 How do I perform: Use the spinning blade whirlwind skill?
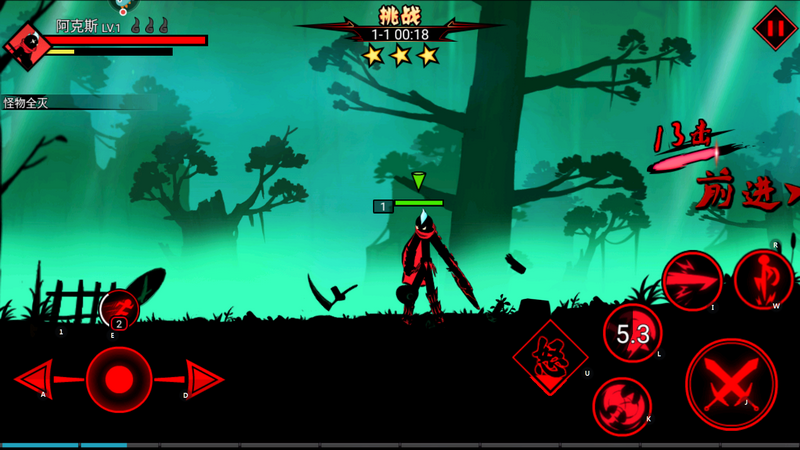point(622,406)
